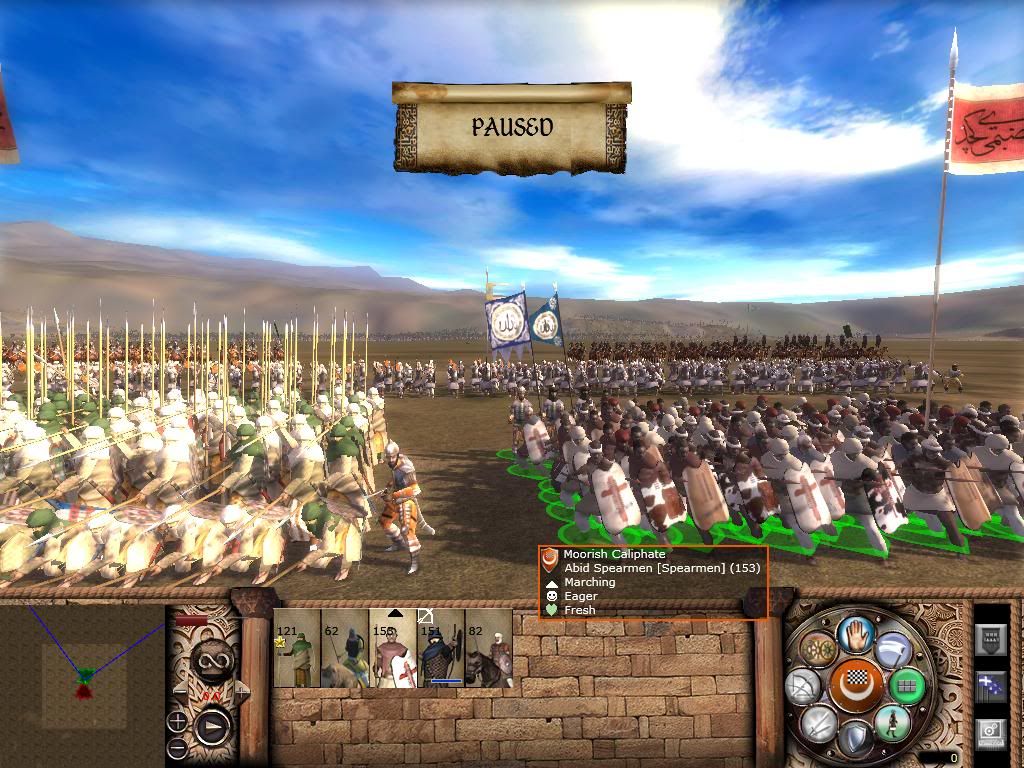Toggle the walking soldier run button

[892, 723]
